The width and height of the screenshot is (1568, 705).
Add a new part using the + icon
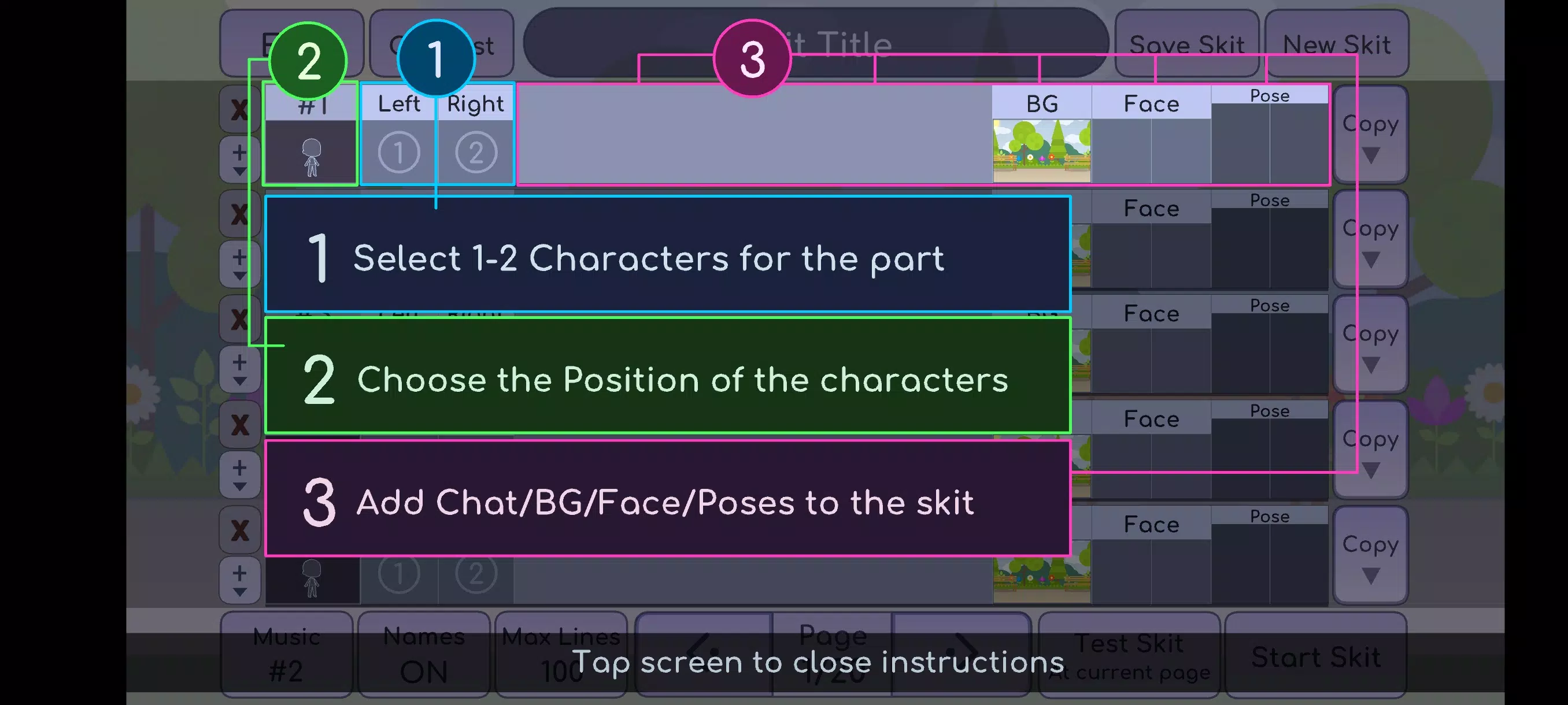pyautogui.click(x=239, y=150)
